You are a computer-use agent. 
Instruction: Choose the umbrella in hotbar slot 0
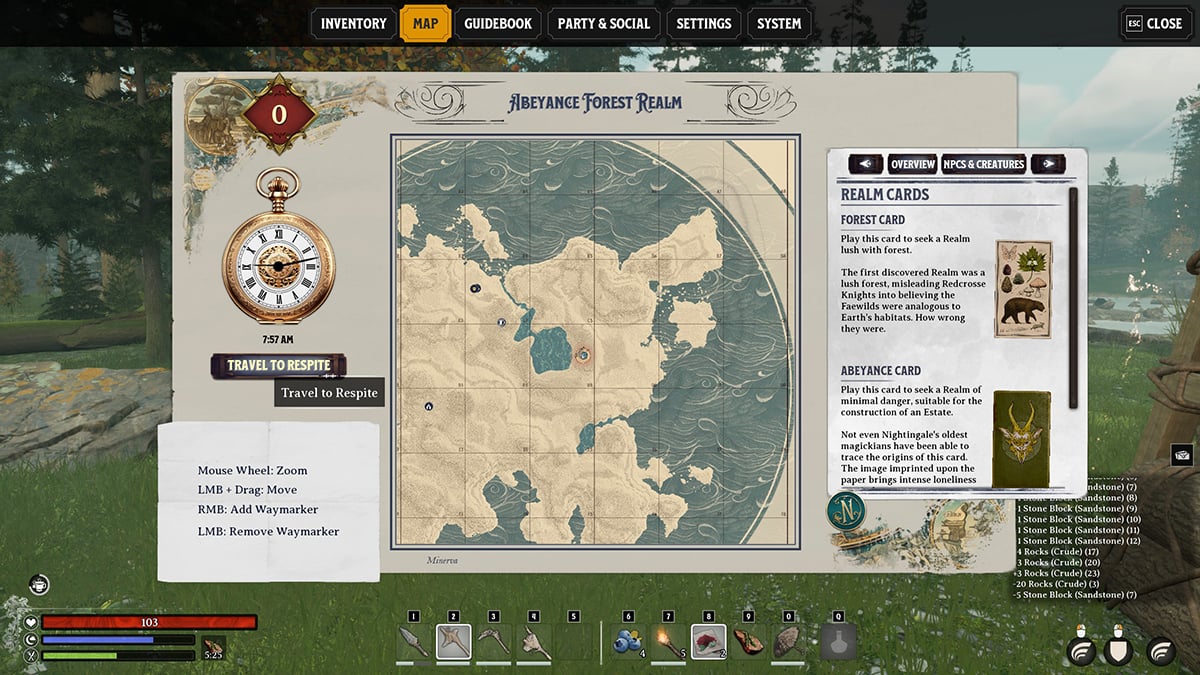coord(788,641)
